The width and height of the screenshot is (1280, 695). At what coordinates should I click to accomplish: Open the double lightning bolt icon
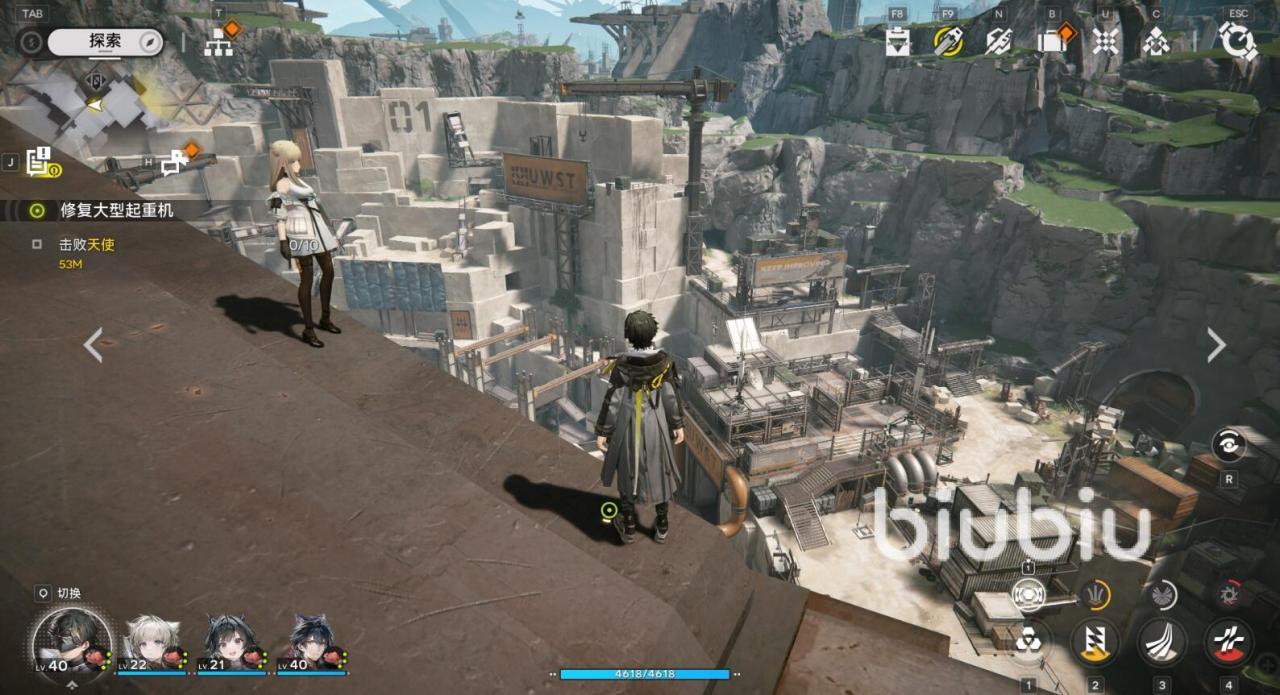[998, 41]
